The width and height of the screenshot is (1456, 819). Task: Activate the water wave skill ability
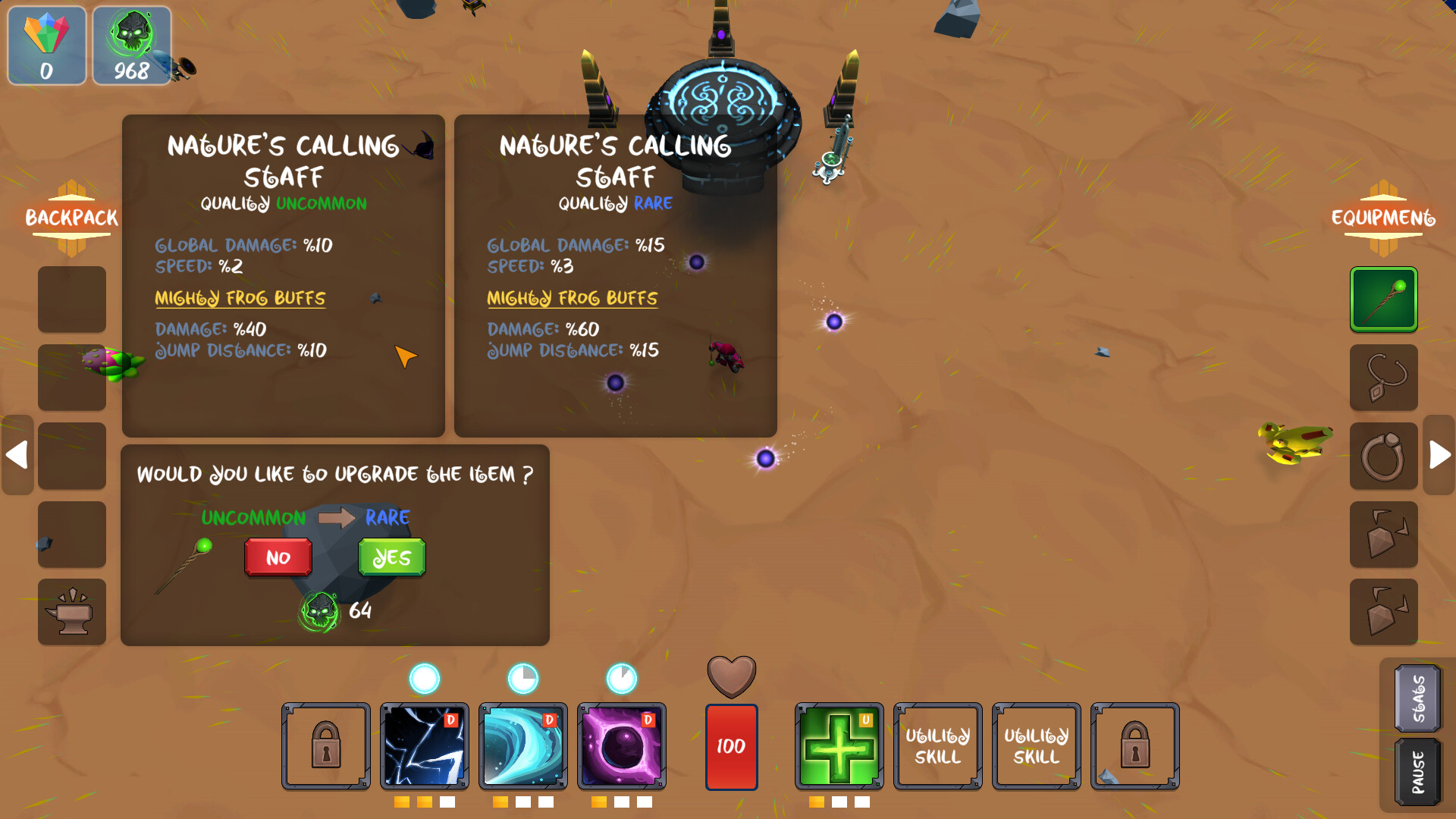[x=523, y=746]
